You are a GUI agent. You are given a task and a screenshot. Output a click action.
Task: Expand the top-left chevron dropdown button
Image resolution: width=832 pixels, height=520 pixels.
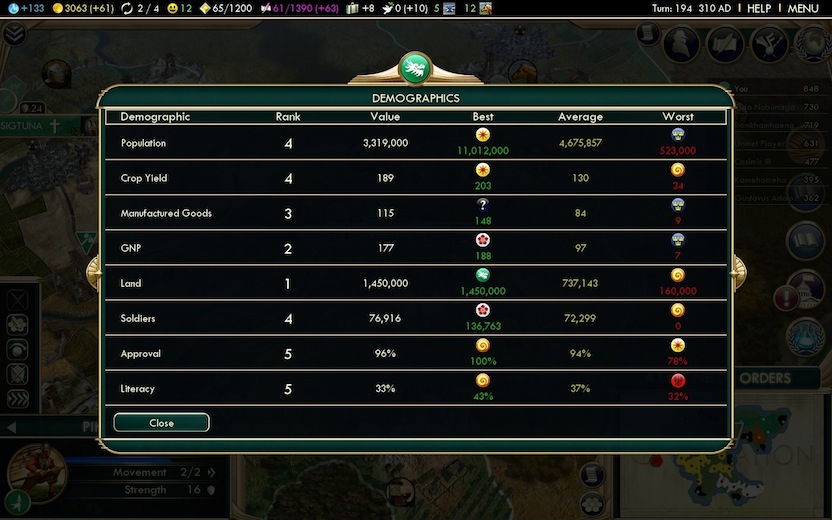click(14, 34)
